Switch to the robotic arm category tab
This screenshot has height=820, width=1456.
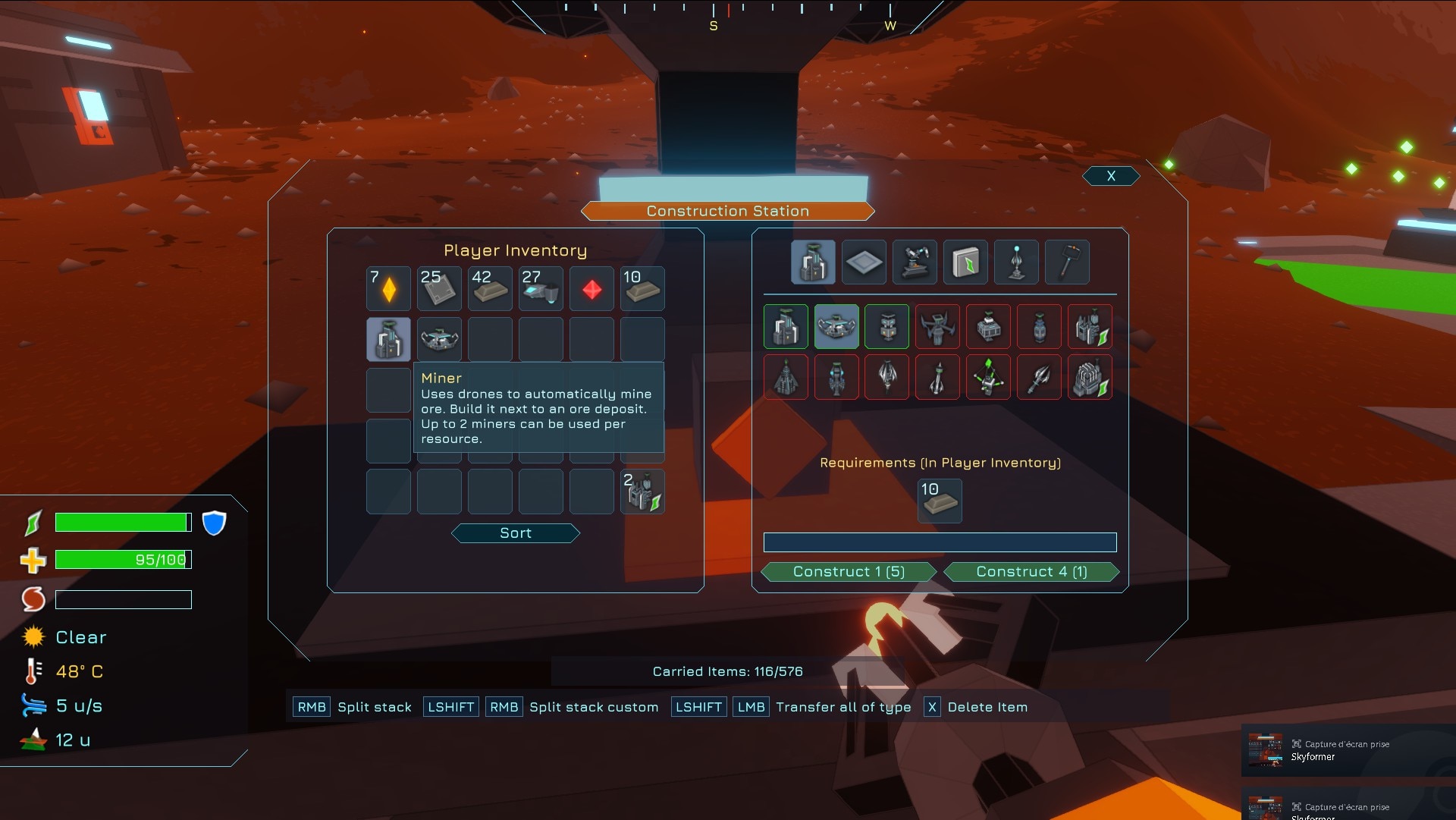pyautogui.click(x=915, y=262)
